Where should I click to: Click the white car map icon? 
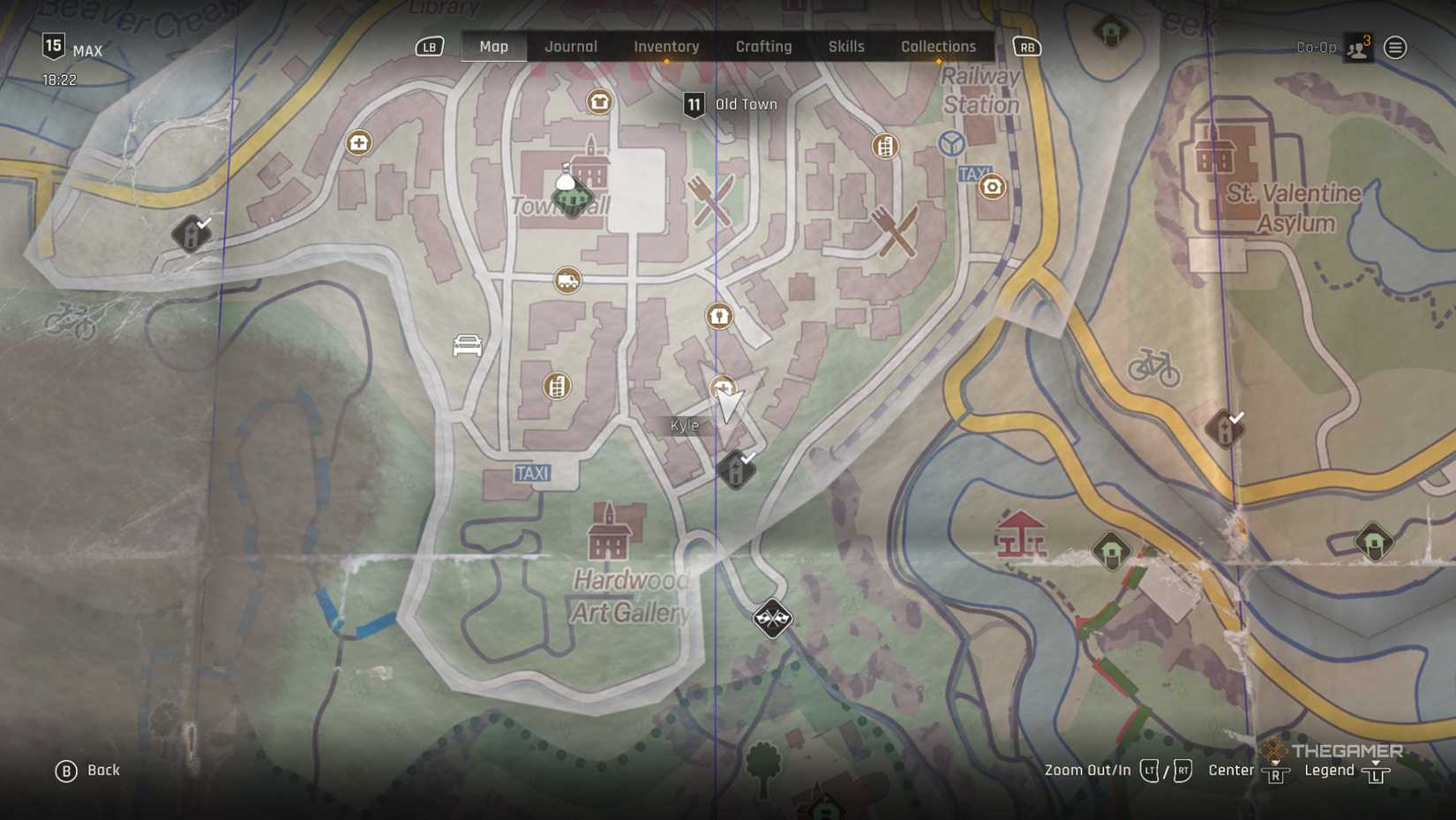[467, 345]
